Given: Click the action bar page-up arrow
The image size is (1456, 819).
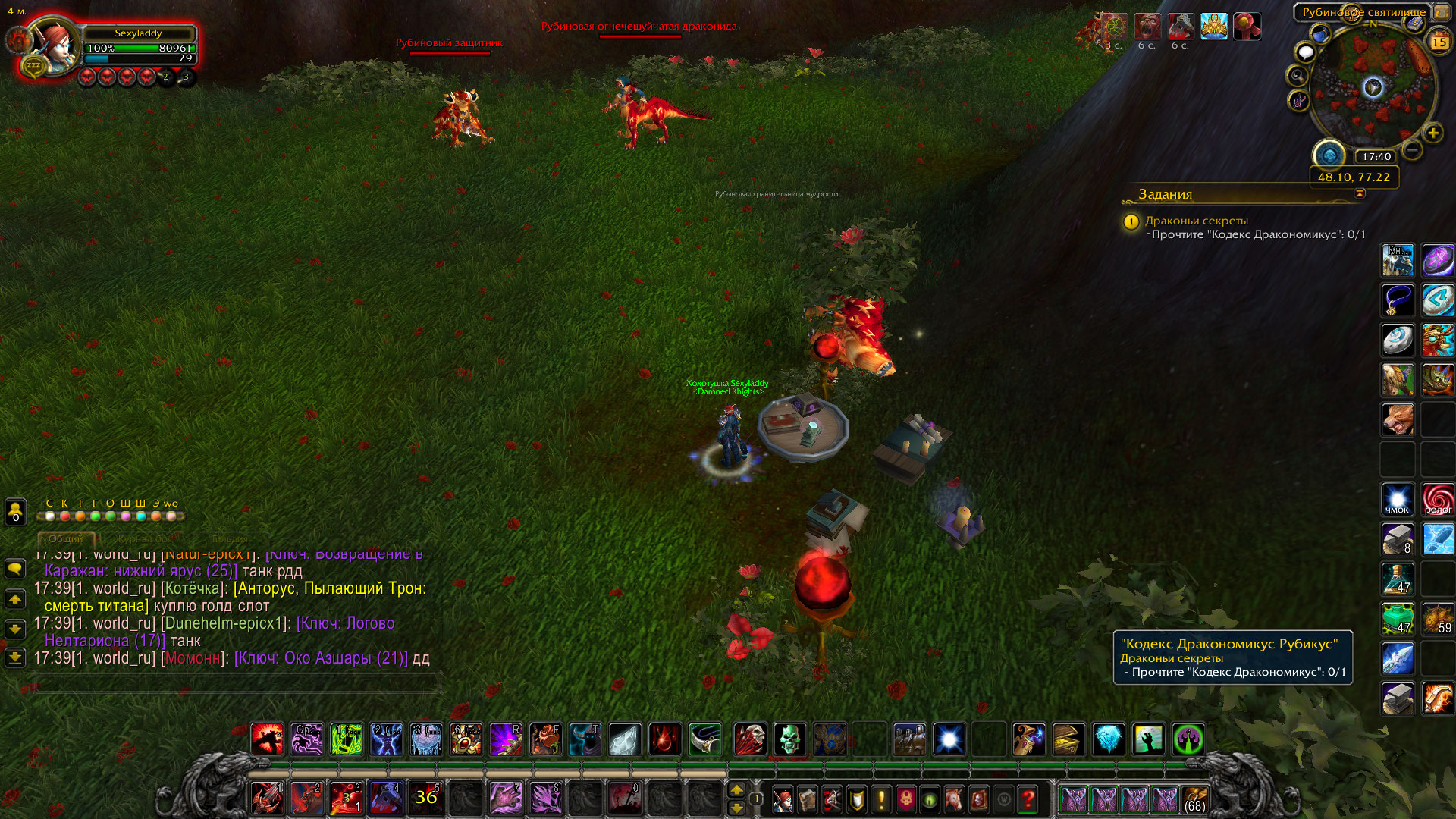Looking at the screenshot, I should pyautogui.click(x=736, y=790).
